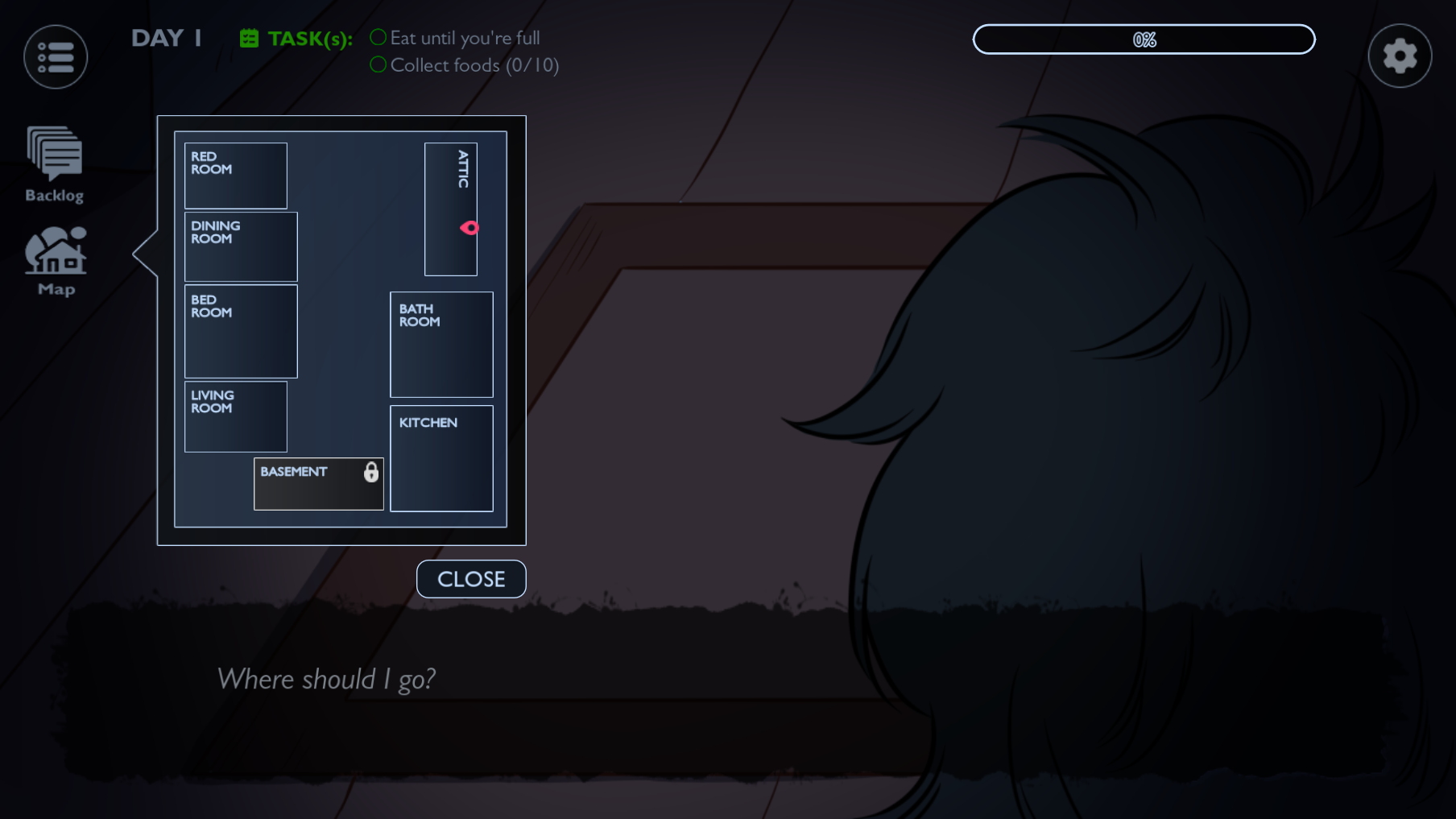Image resolution: width=1456 pixels, height=819 pixels.
Task: Open the settings gear menu
Action: pos(1400,55)
